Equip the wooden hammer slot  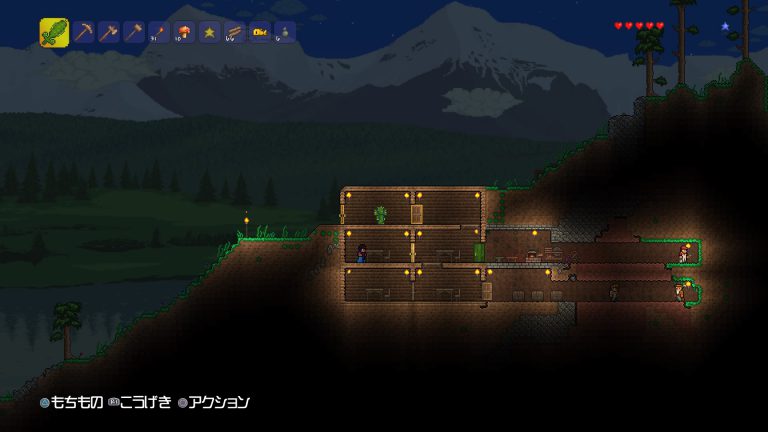(x=133, y=33)
